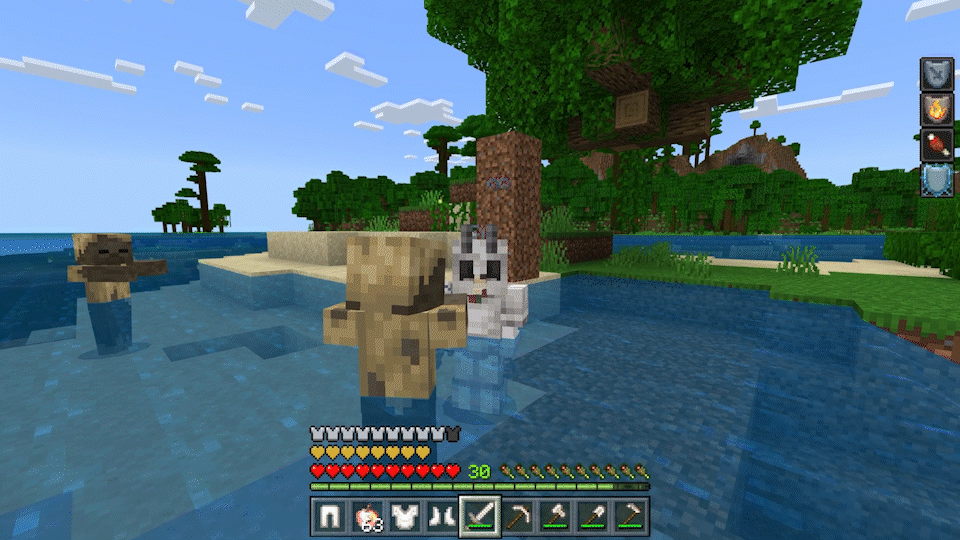Pick the iron axe hotbar slot
The width and height of the screenshot is (960, 540).
pos(555,516)
